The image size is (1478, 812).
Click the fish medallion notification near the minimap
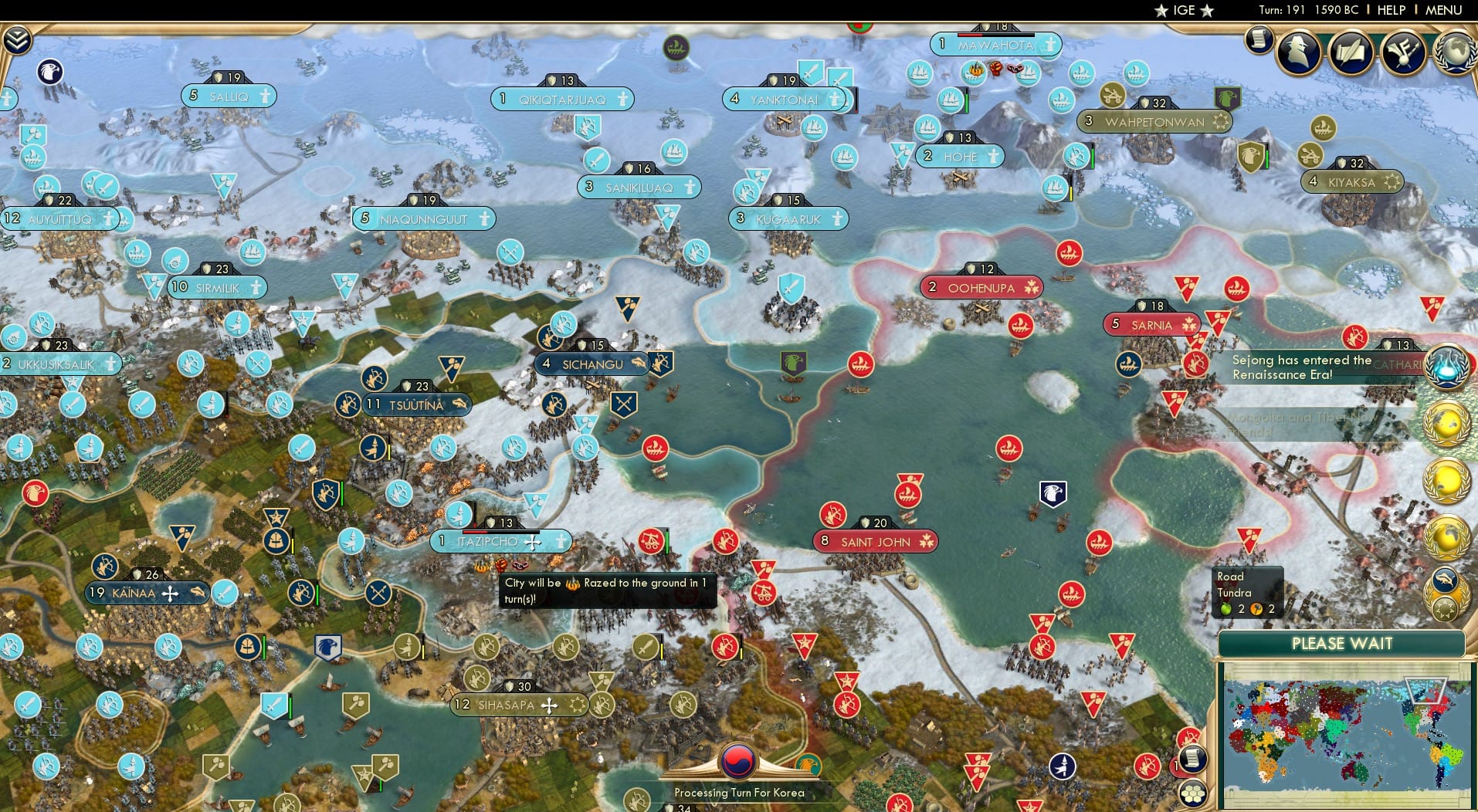(x=1446, y=580)
